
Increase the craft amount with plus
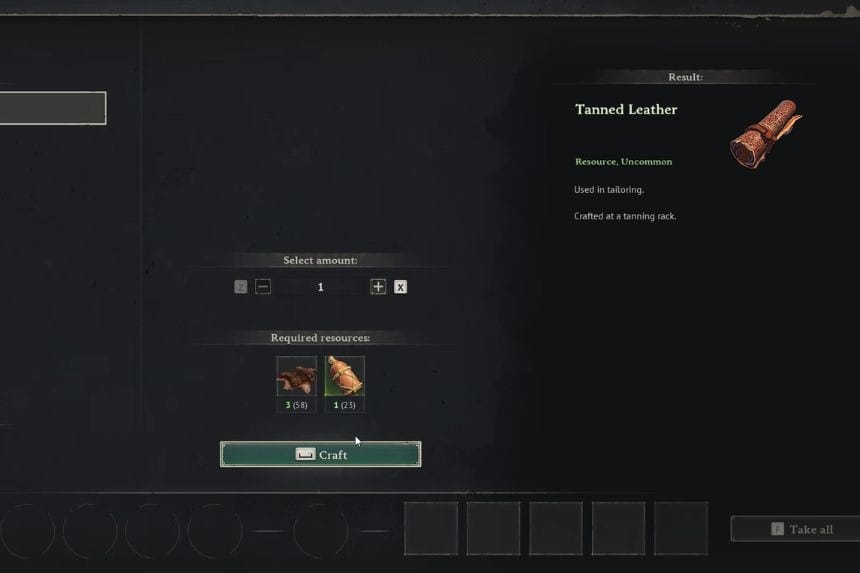tap(378, 287)
